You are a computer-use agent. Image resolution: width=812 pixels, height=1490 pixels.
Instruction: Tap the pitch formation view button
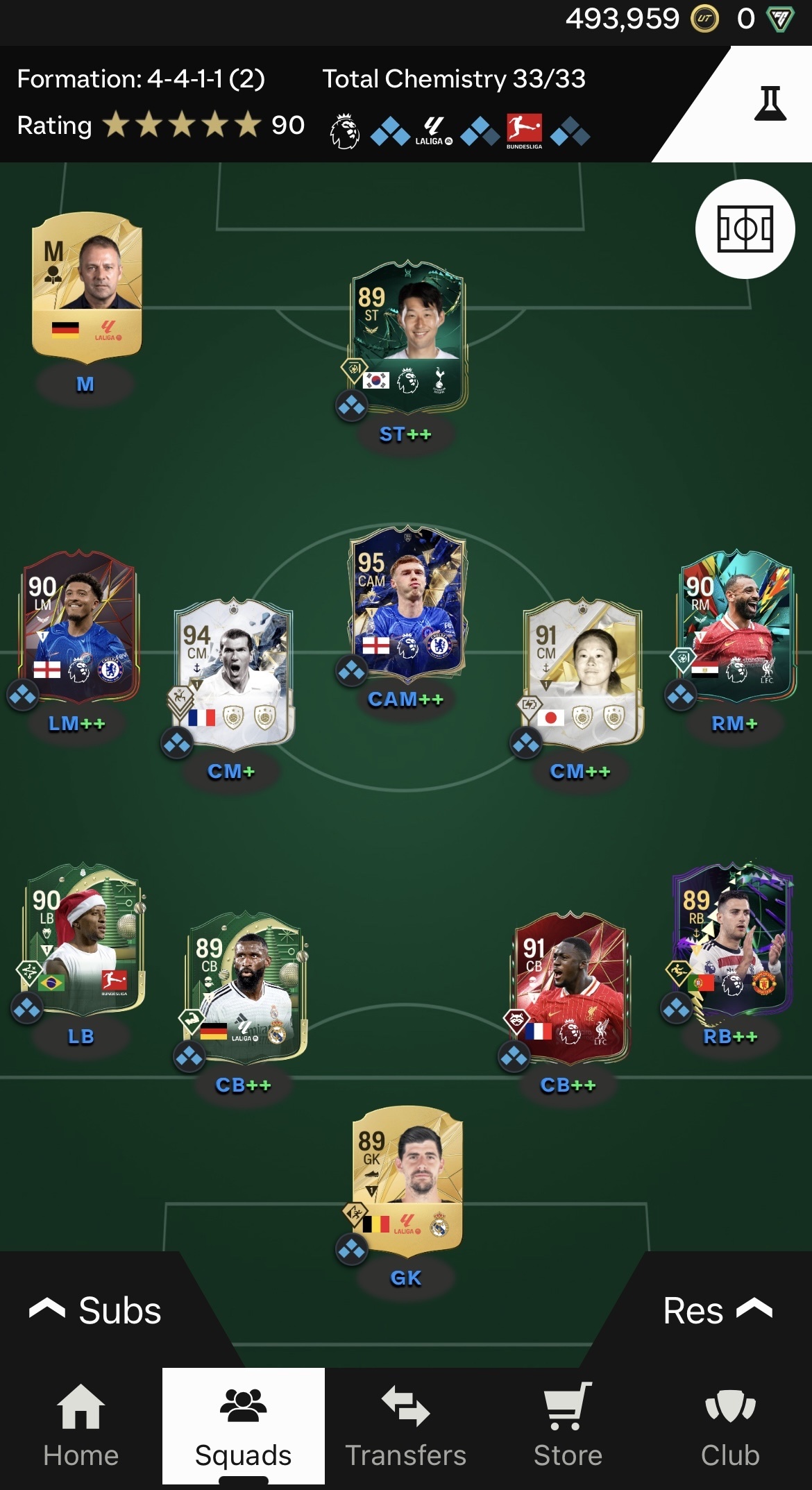click(x=745, y=229)
